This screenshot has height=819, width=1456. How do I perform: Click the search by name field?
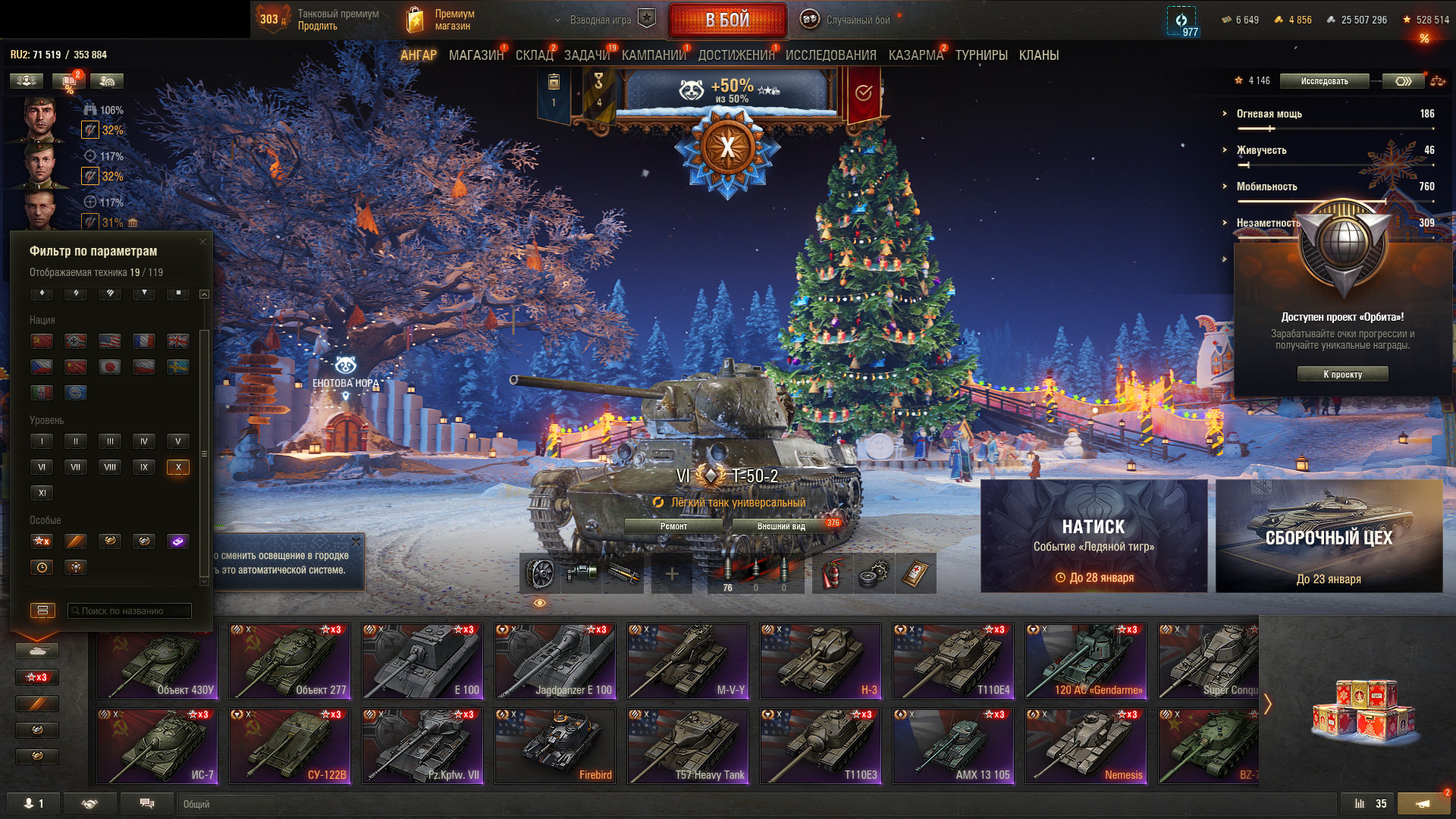[x=129, y=610]
